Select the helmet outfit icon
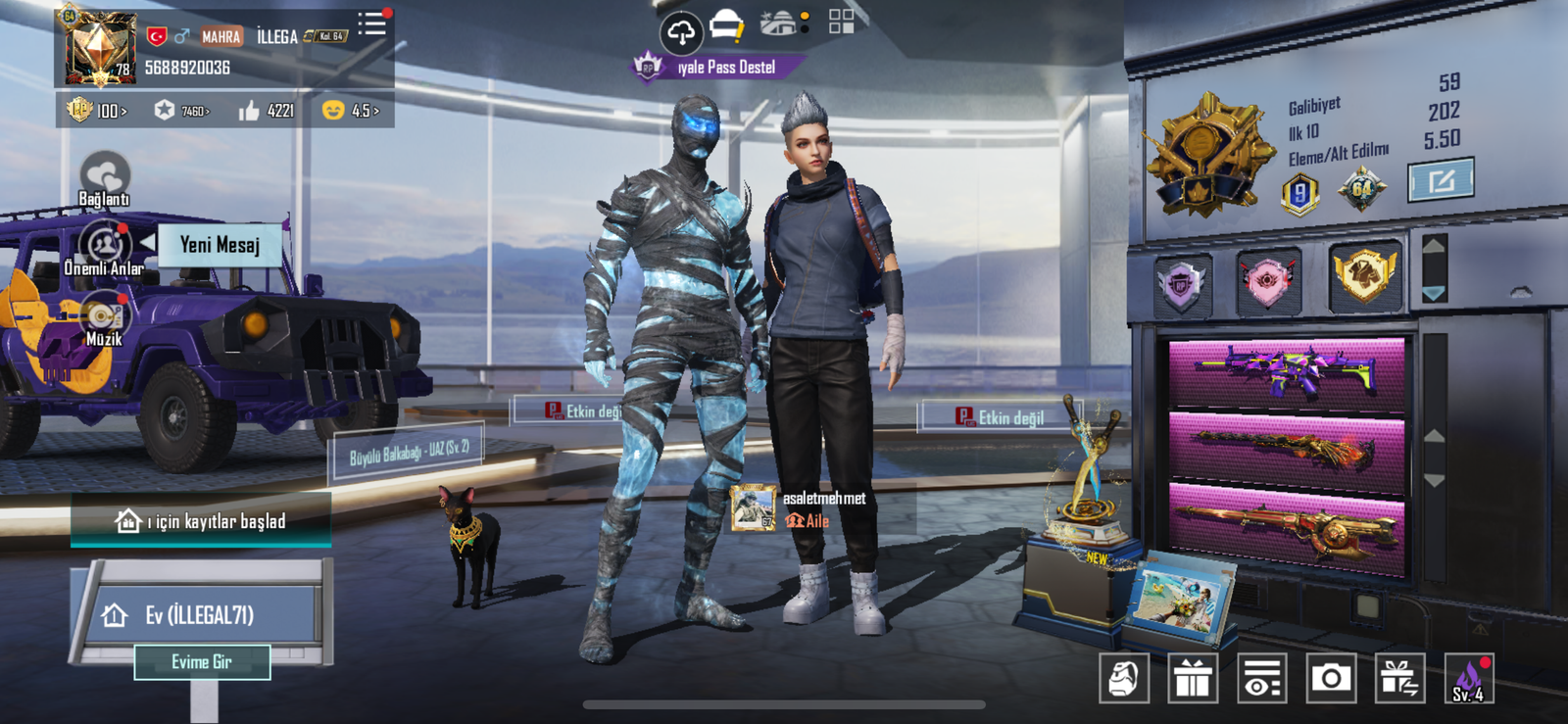Viewport: 1568px width, 724px height. point(726,25)
